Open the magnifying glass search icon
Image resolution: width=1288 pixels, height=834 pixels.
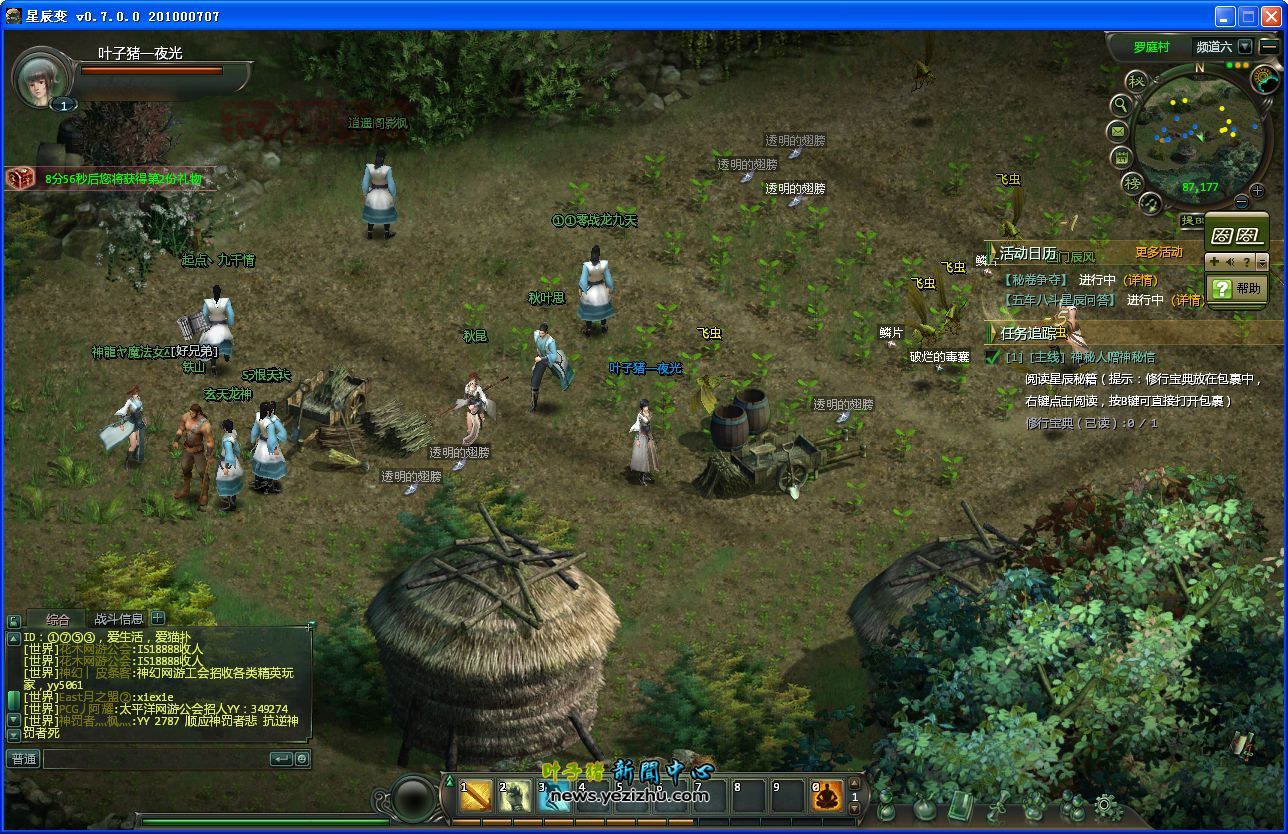[1120, 104]
